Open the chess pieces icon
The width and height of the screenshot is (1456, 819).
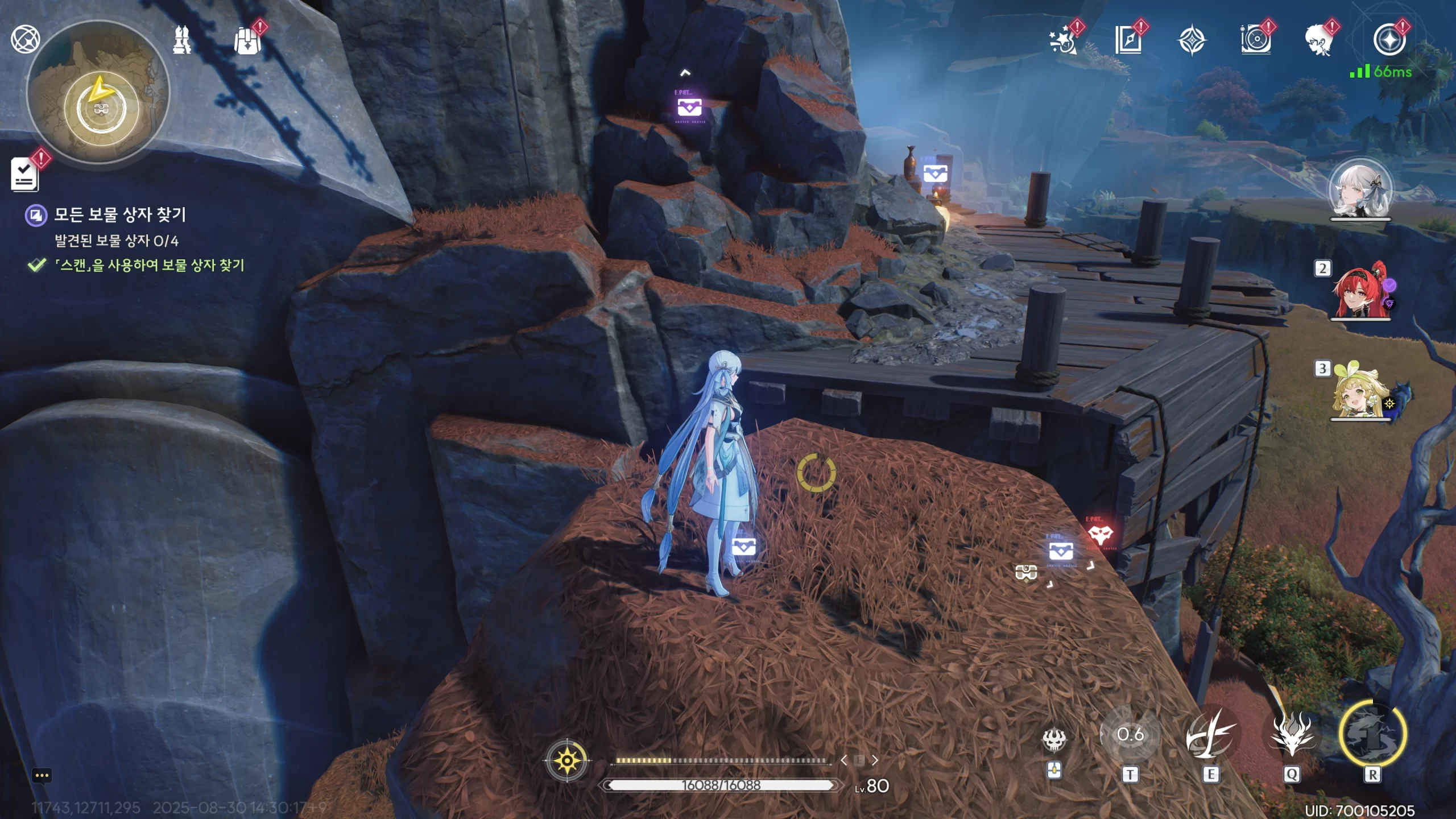(x=182, y=40)
